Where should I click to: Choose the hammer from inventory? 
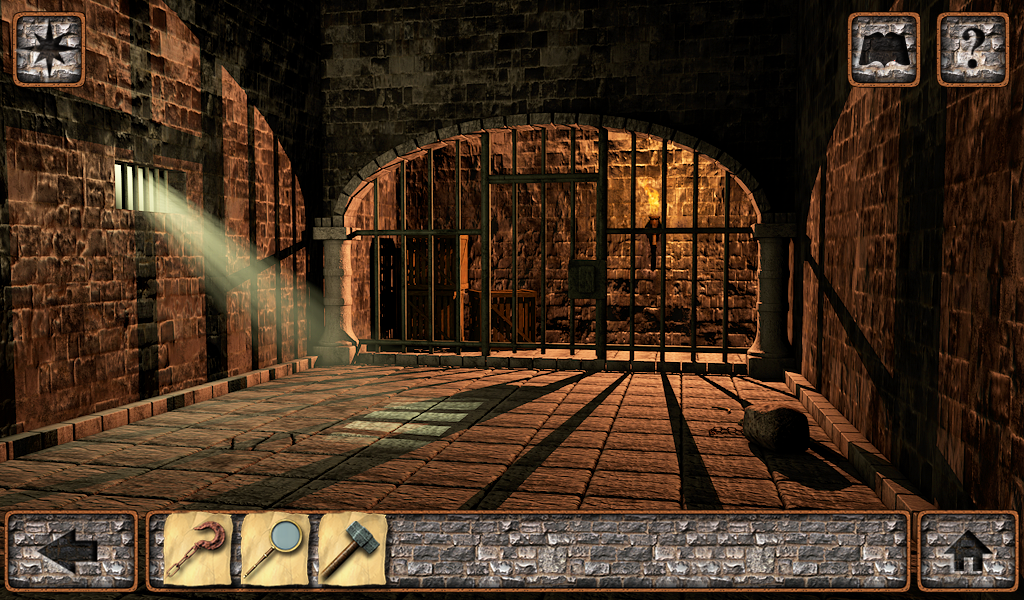pyautogui.click(x=350, y=549)
